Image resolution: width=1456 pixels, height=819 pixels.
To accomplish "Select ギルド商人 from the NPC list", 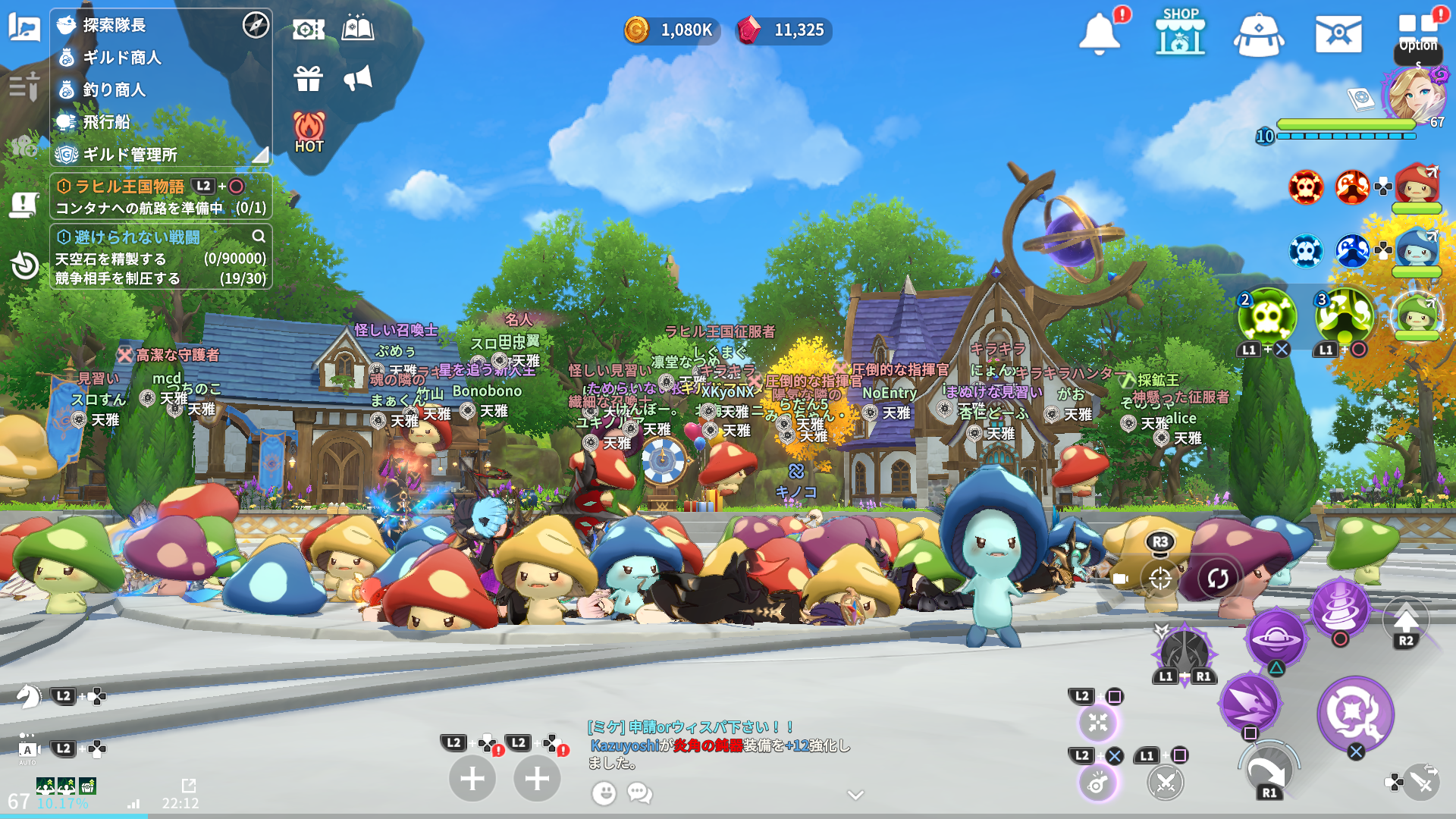I will pos(121,58).
